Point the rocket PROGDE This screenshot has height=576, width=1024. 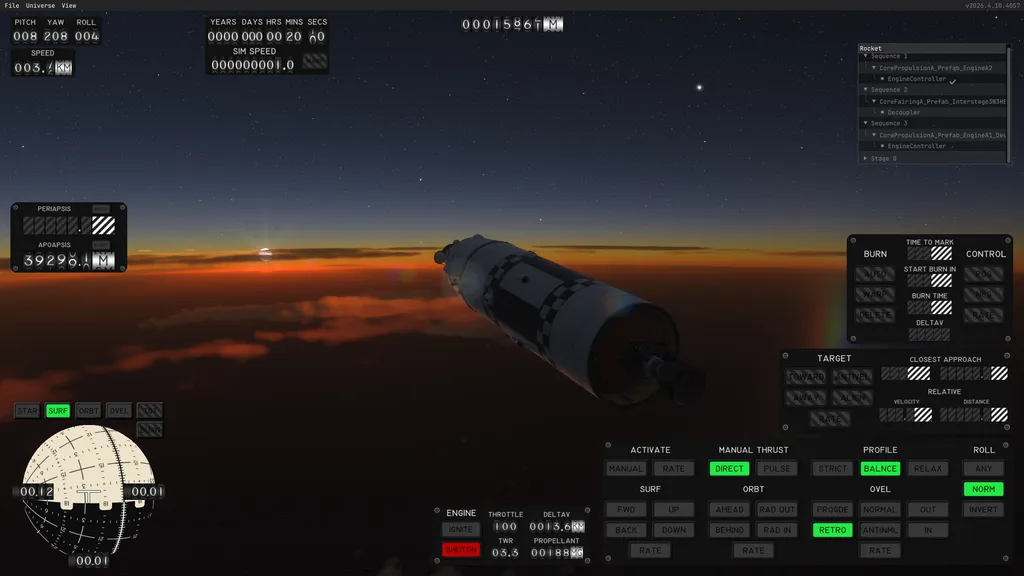tap(832, 510)
